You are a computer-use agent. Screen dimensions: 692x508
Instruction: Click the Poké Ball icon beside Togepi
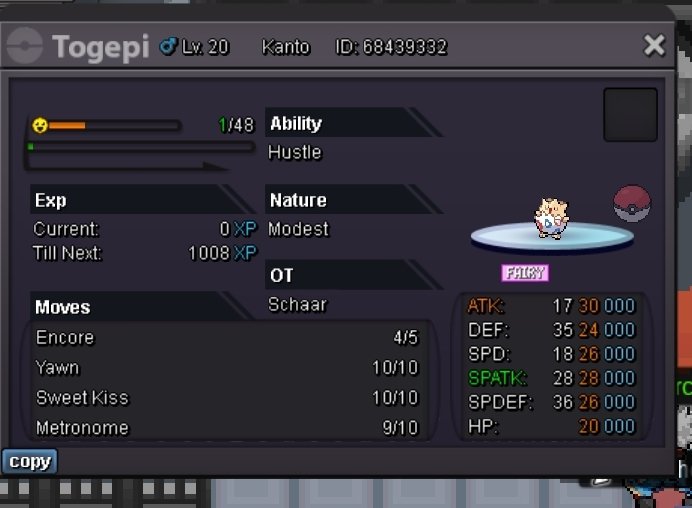[x=632, y=203]
